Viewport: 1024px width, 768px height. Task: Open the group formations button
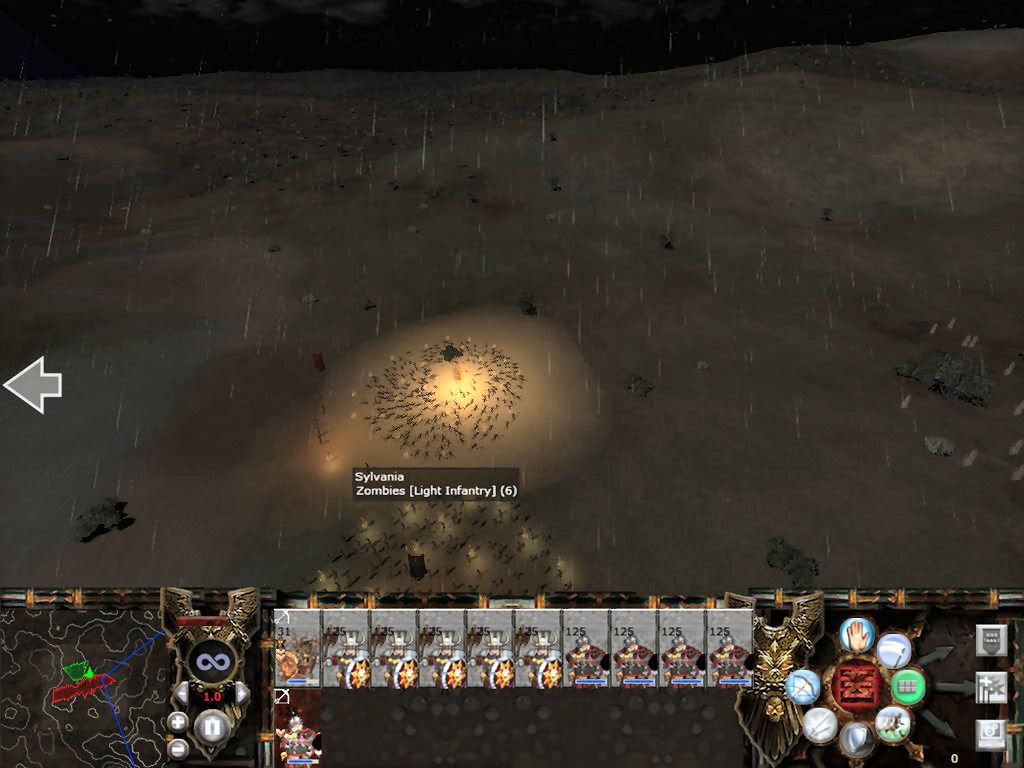click(990, 640)
